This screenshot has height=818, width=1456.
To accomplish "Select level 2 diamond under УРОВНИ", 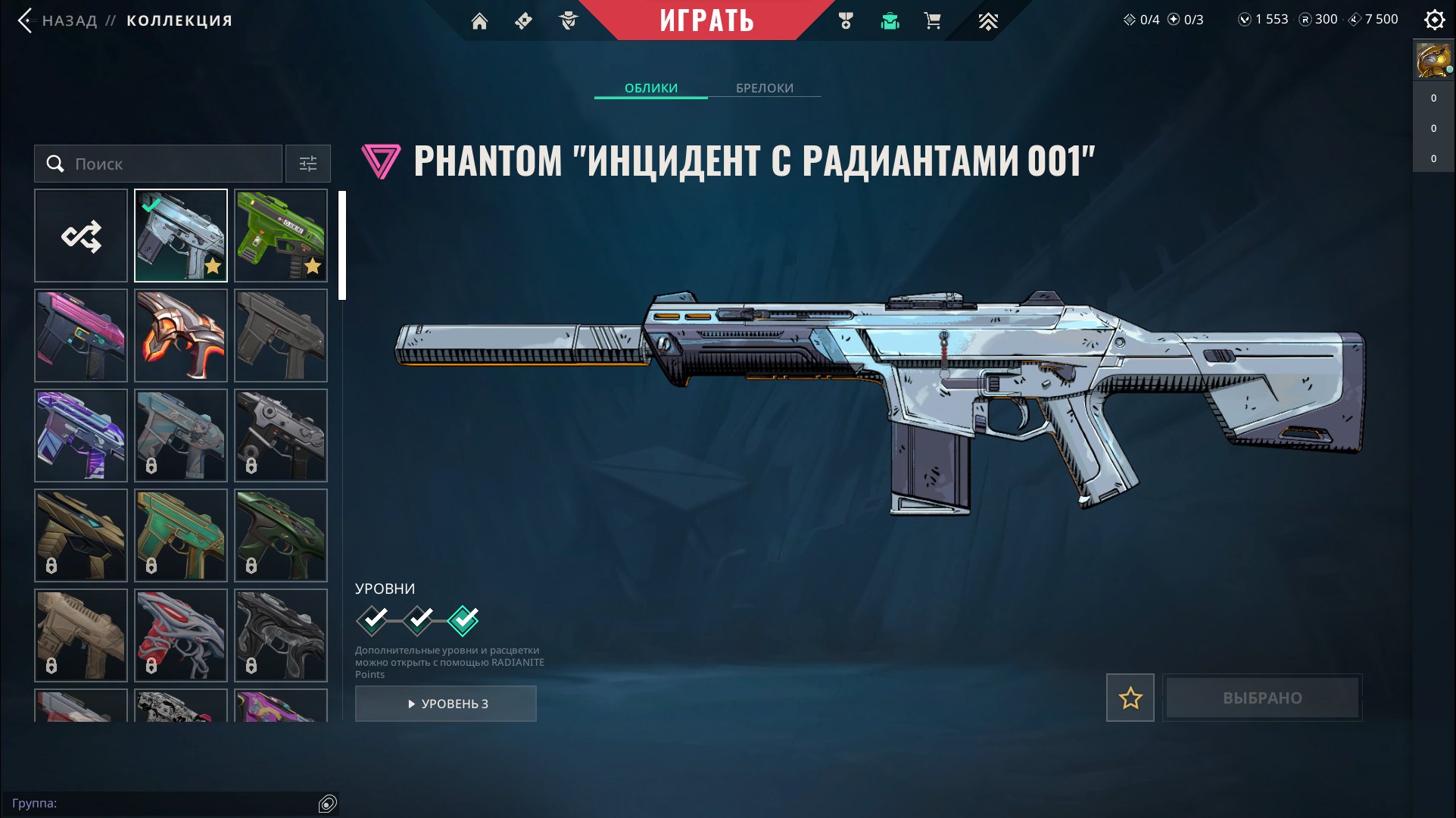I will coord(417,620).
